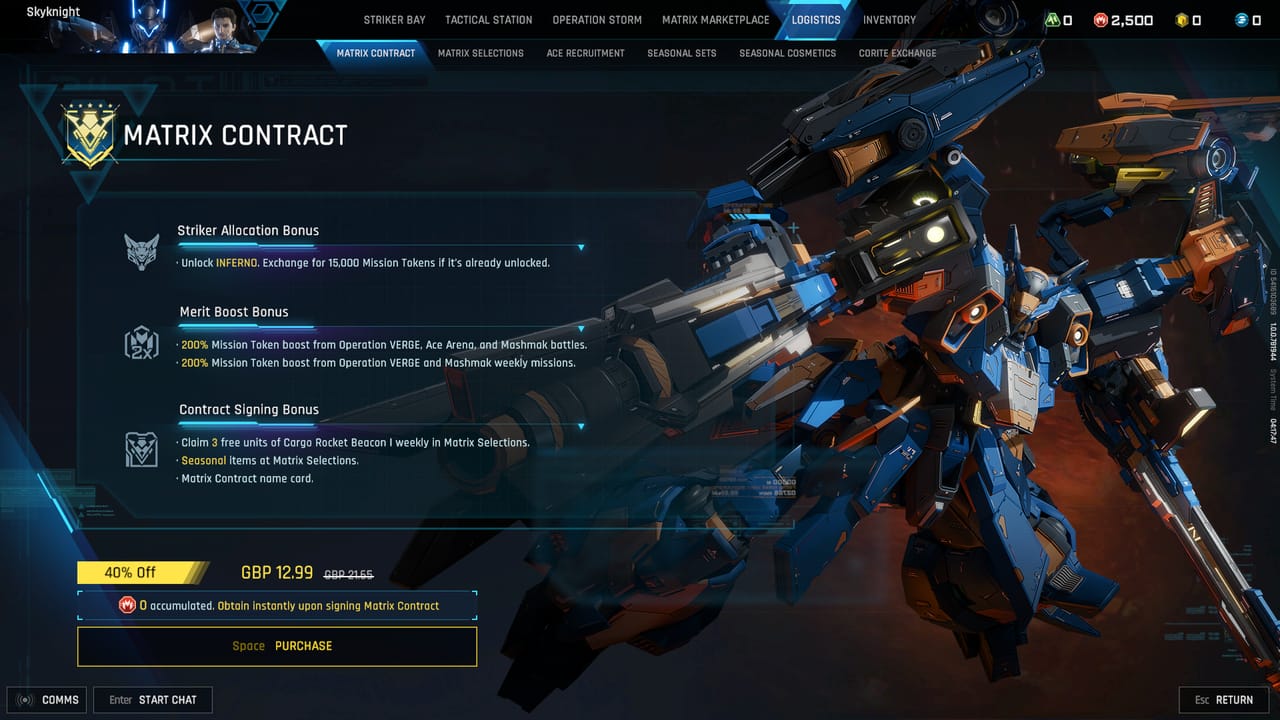The height and width of the screenshot is (720, 1280).
Task: Click the Contract Signing Bonus emblem icon
Action: pos(141,448)
